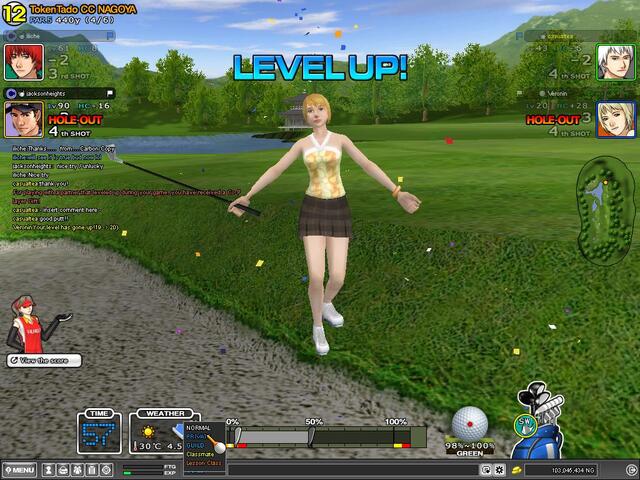This screenshot has width=640, height=480.
Task: Select NORMAL chat channel
Action: point(199,427)
